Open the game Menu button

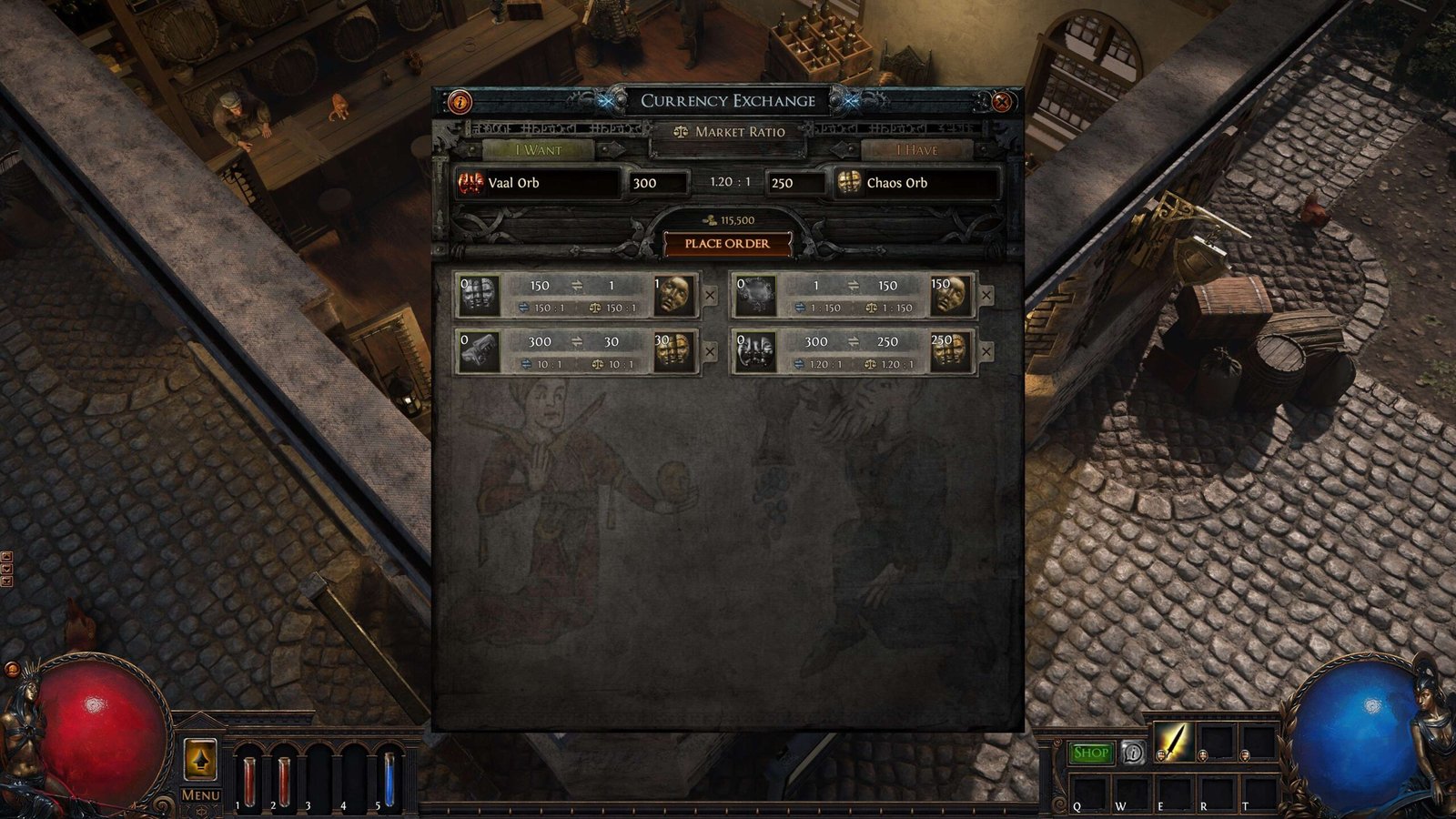point(200,794)
